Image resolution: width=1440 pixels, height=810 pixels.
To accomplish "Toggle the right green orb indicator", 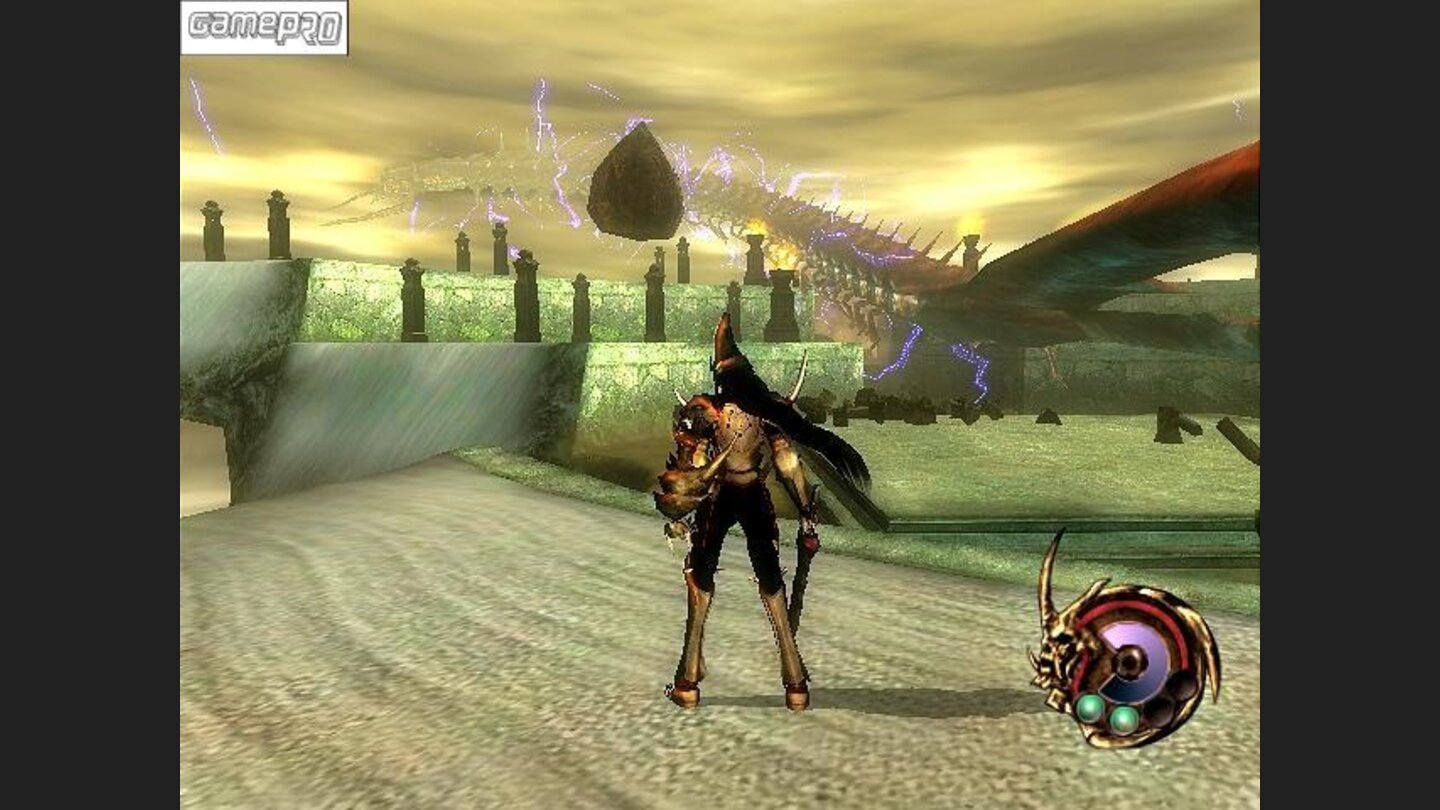I will click(1123, 719).
